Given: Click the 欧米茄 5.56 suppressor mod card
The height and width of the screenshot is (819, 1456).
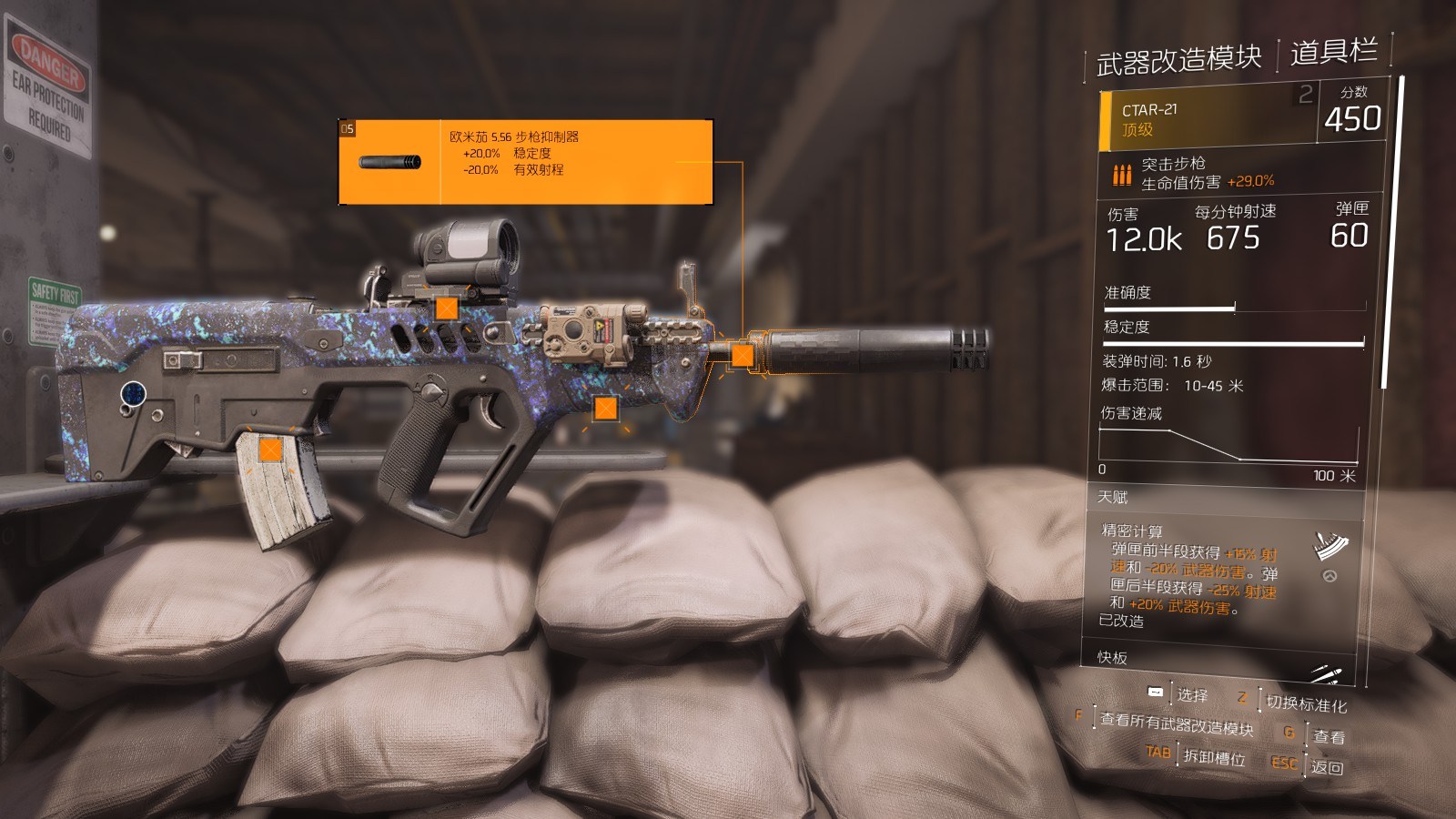Looking at the screenshot, I should [x=525, y=162].
